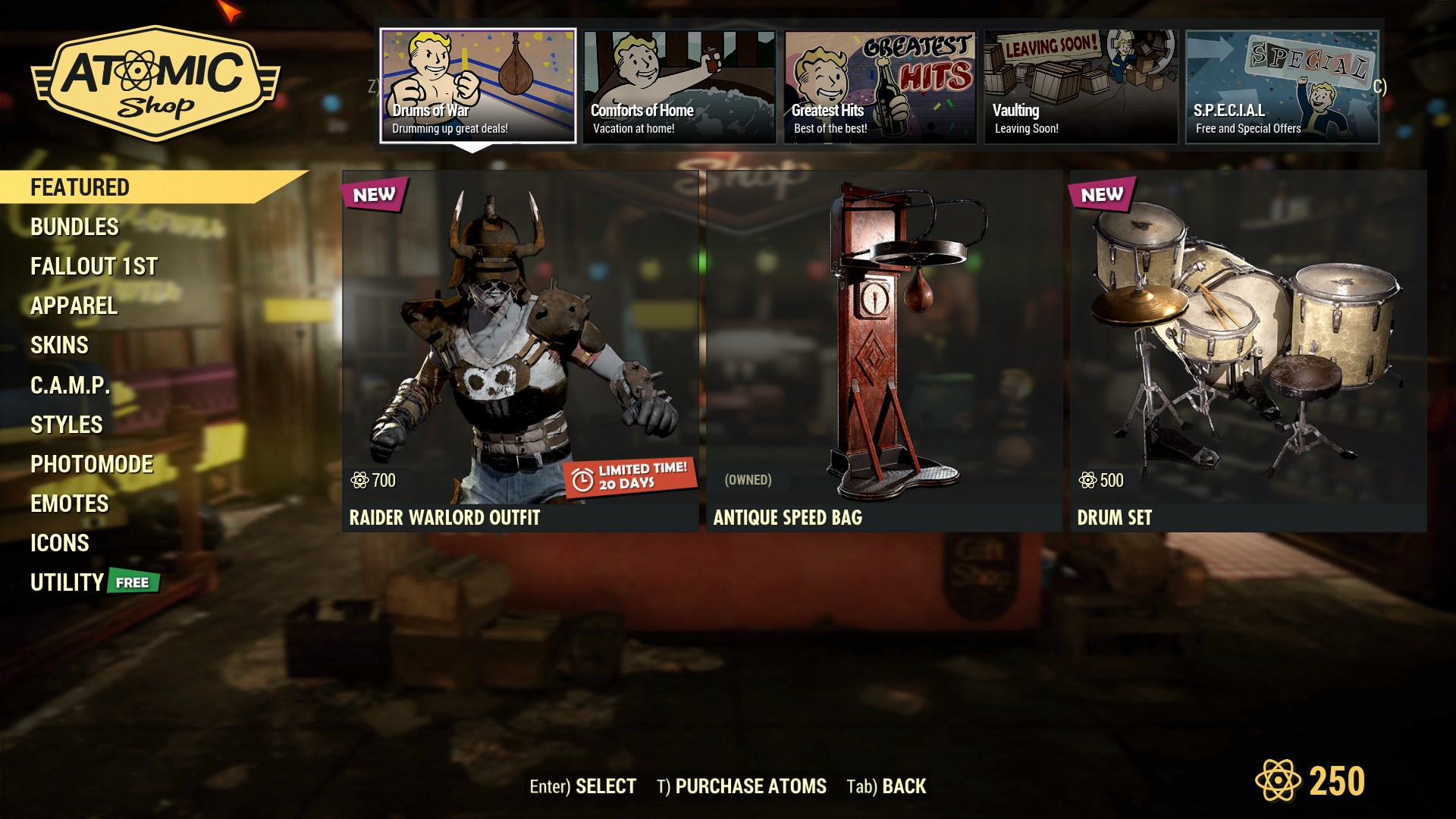The width and height of the screenshot is (1456, 819).
Task: View the Antique Speed Bag item
Action: tap(884, 350)
